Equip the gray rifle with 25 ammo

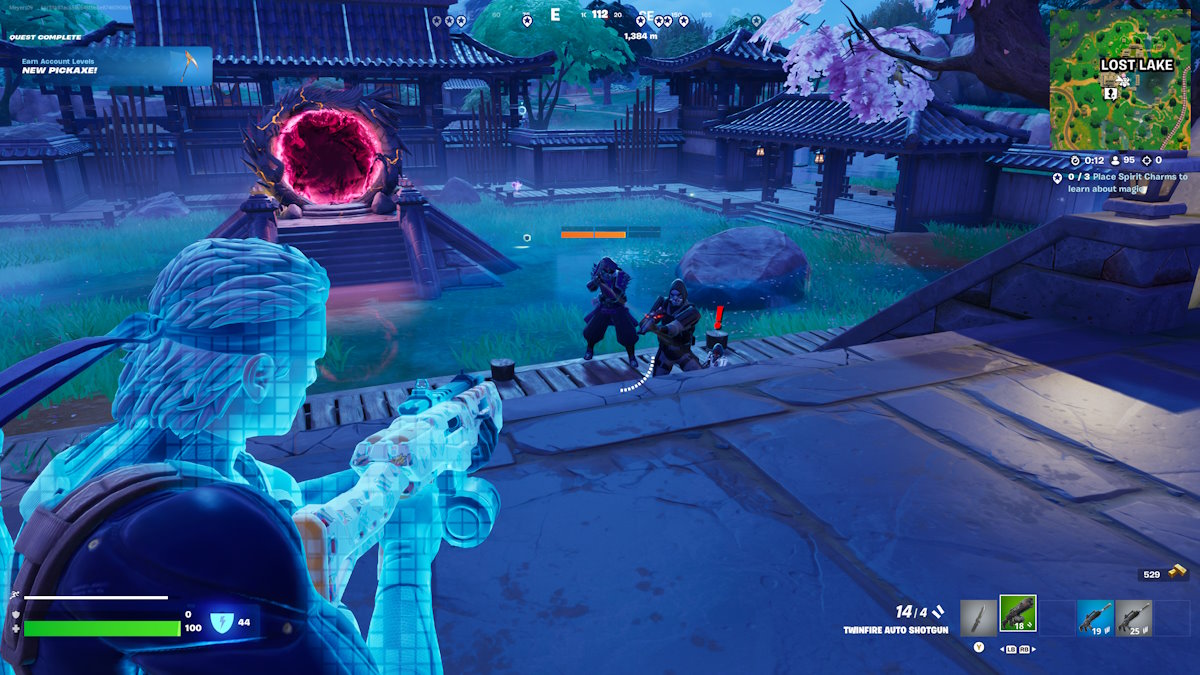click(x=1133, y=617)
